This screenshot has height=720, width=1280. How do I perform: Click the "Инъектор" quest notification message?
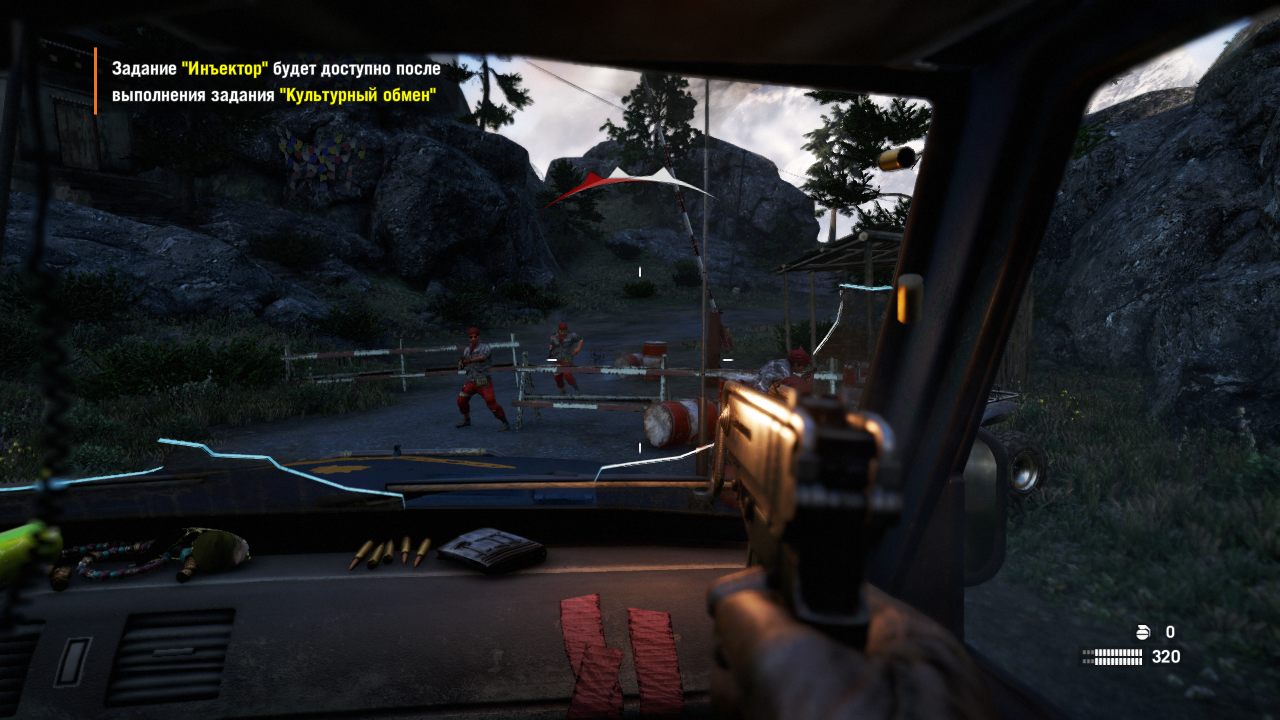coord(276,82)
